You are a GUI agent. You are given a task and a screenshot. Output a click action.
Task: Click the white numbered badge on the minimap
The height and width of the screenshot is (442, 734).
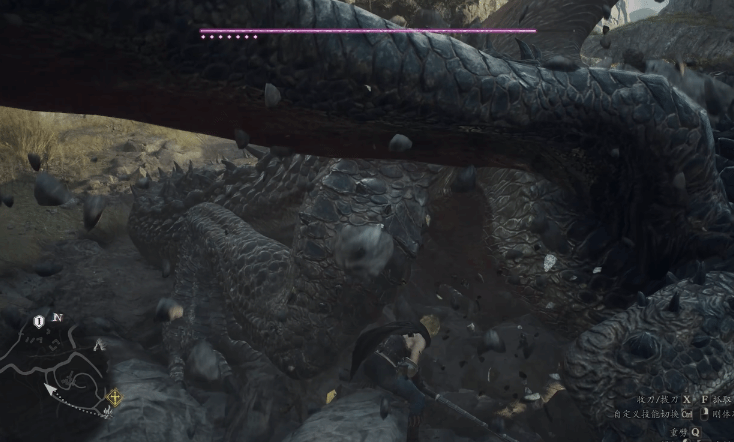coord(39,321)
